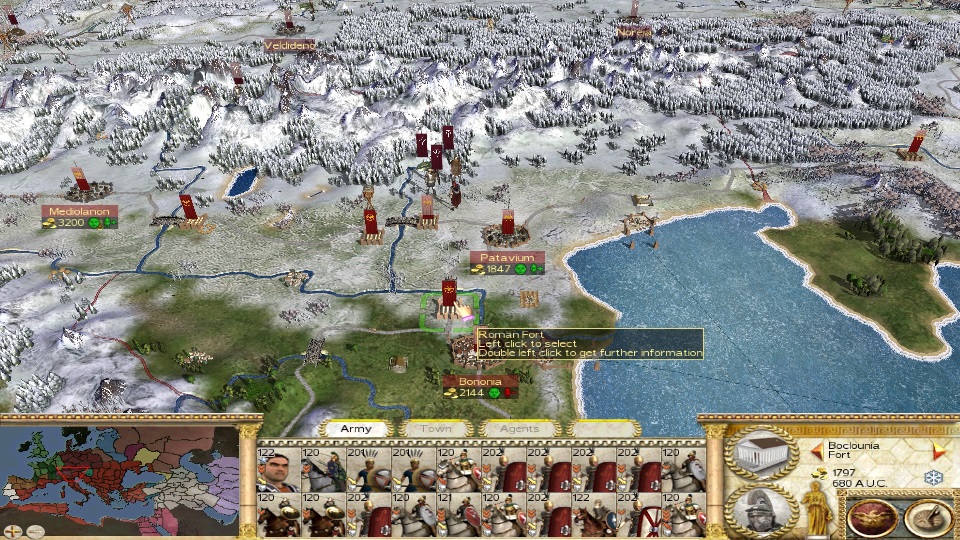This screenshot has height=540, width=960.
Task: Select the Bononia settlement label
Action: click(474, 381)
